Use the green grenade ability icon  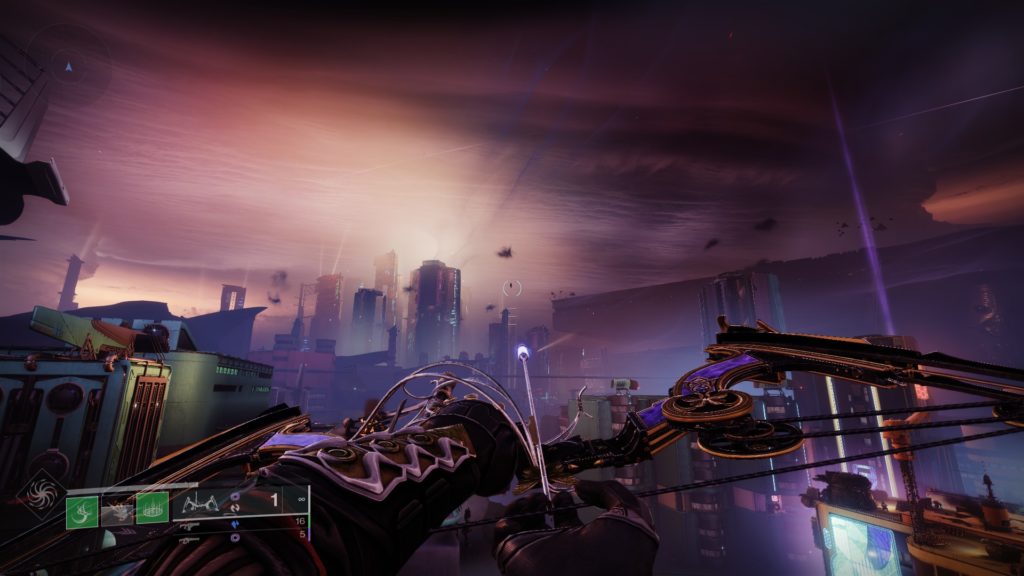[82, 511]
